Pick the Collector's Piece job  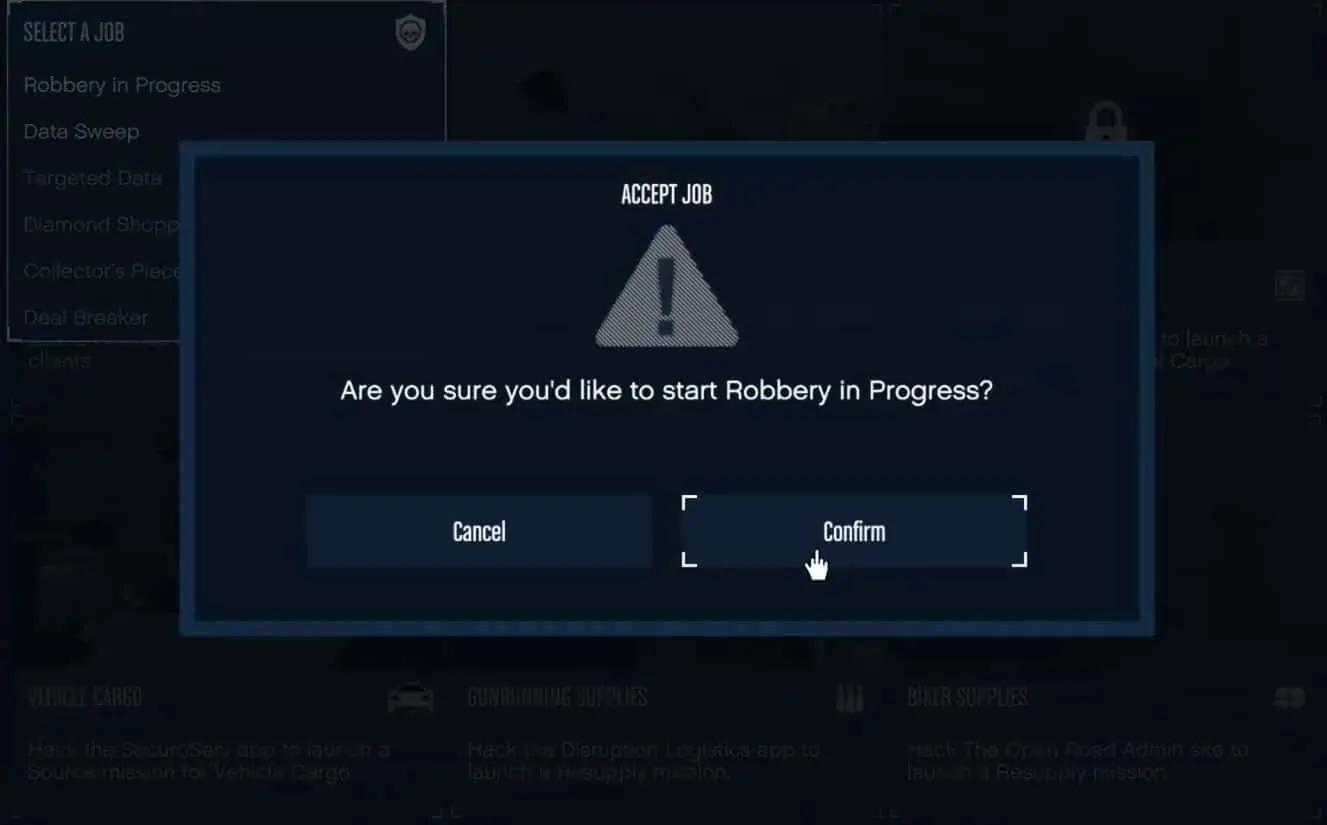pyautogui.click(x=103, y=270)
